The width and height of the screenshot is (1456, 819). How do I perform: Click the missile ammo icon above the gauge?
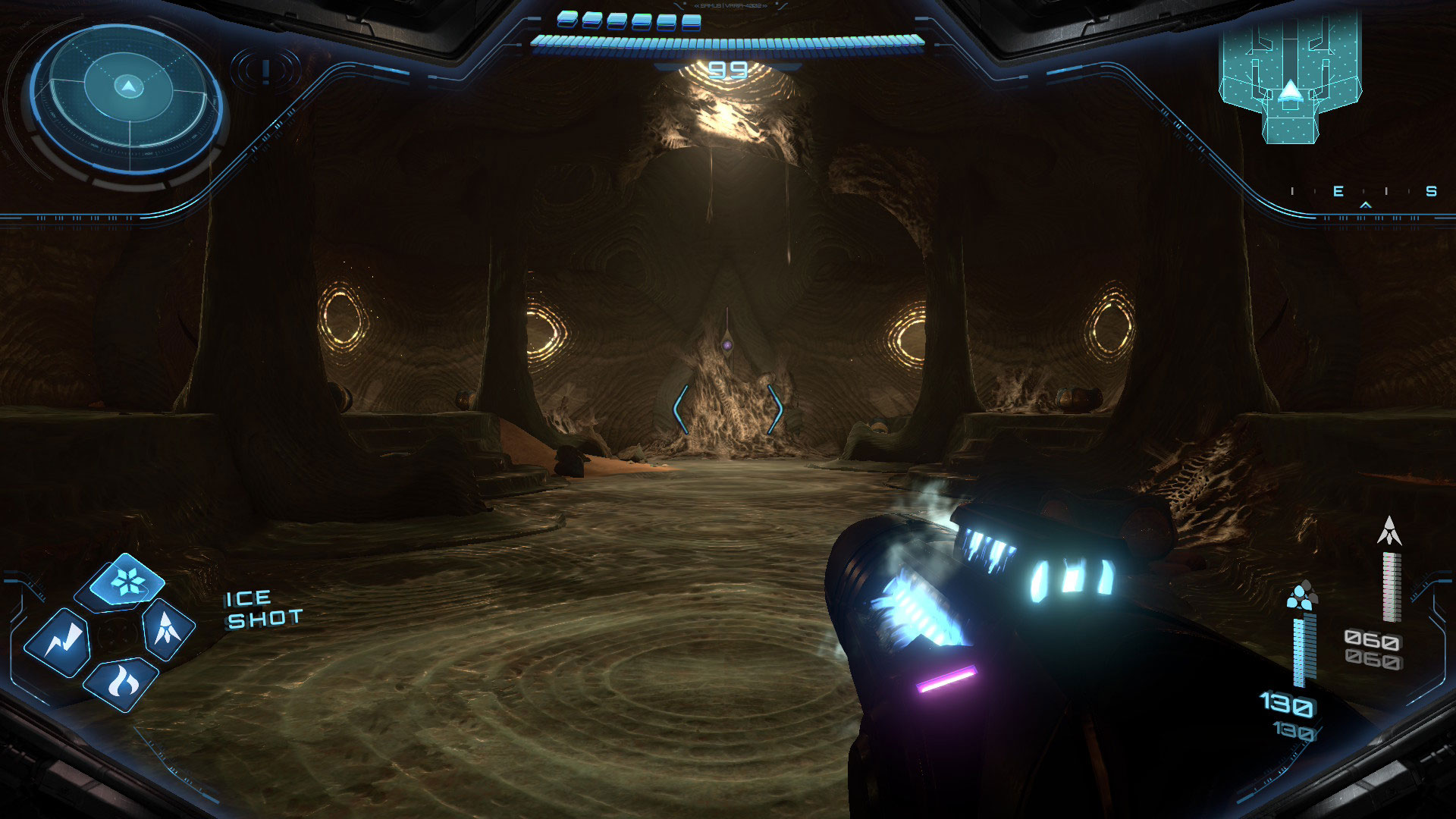coord(1389,531)
